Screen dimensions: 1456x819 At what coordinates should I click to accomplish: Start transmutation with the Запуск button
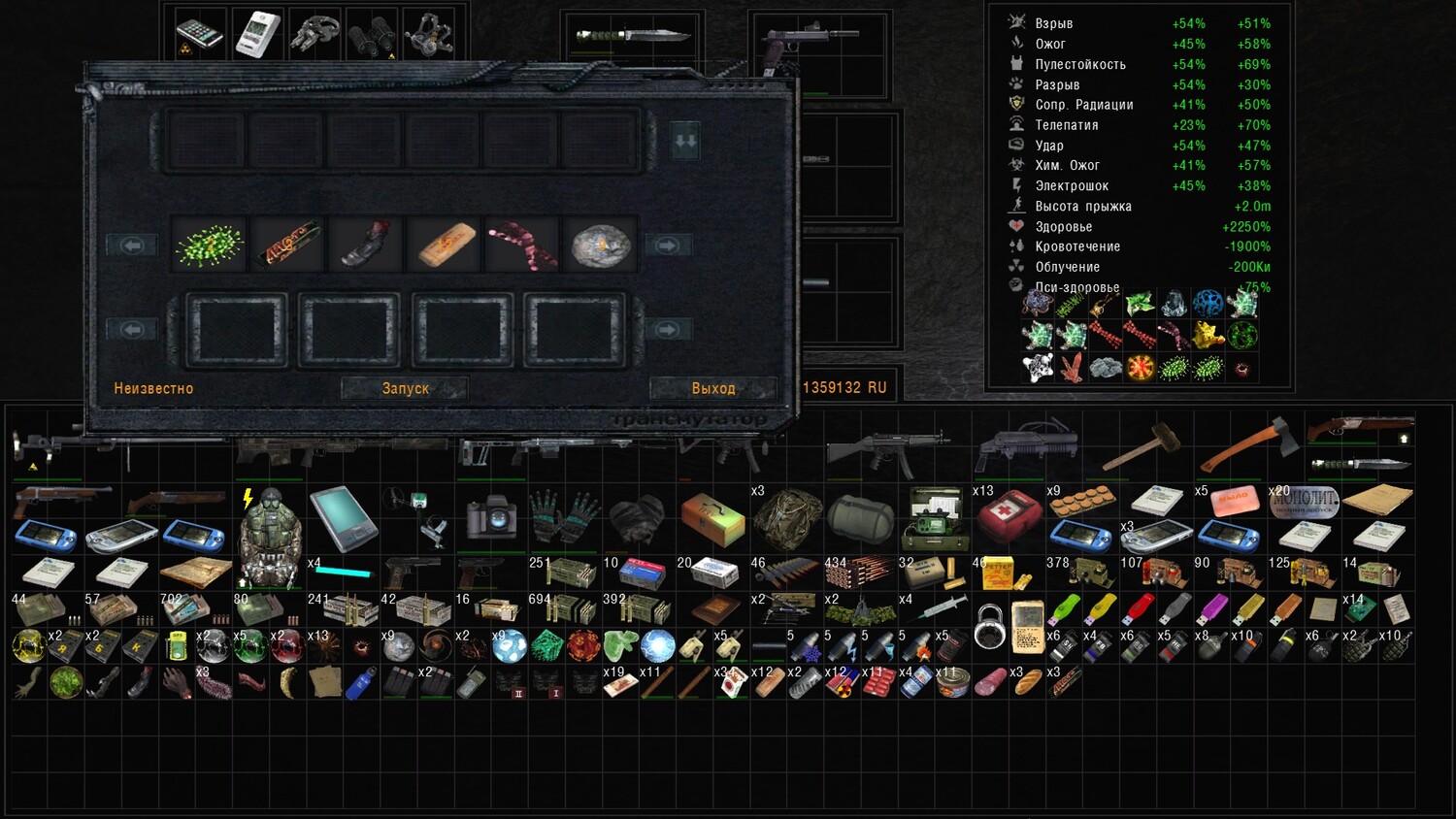pyautogui.click(x=405, y=388)
